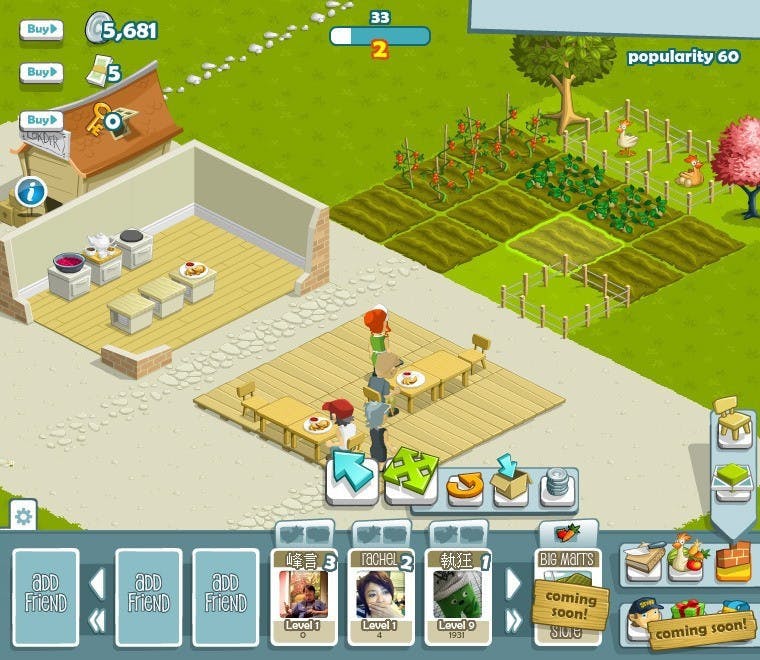
Task: Open friend 峰言's profile card
Action: click(x=303, y=596)
